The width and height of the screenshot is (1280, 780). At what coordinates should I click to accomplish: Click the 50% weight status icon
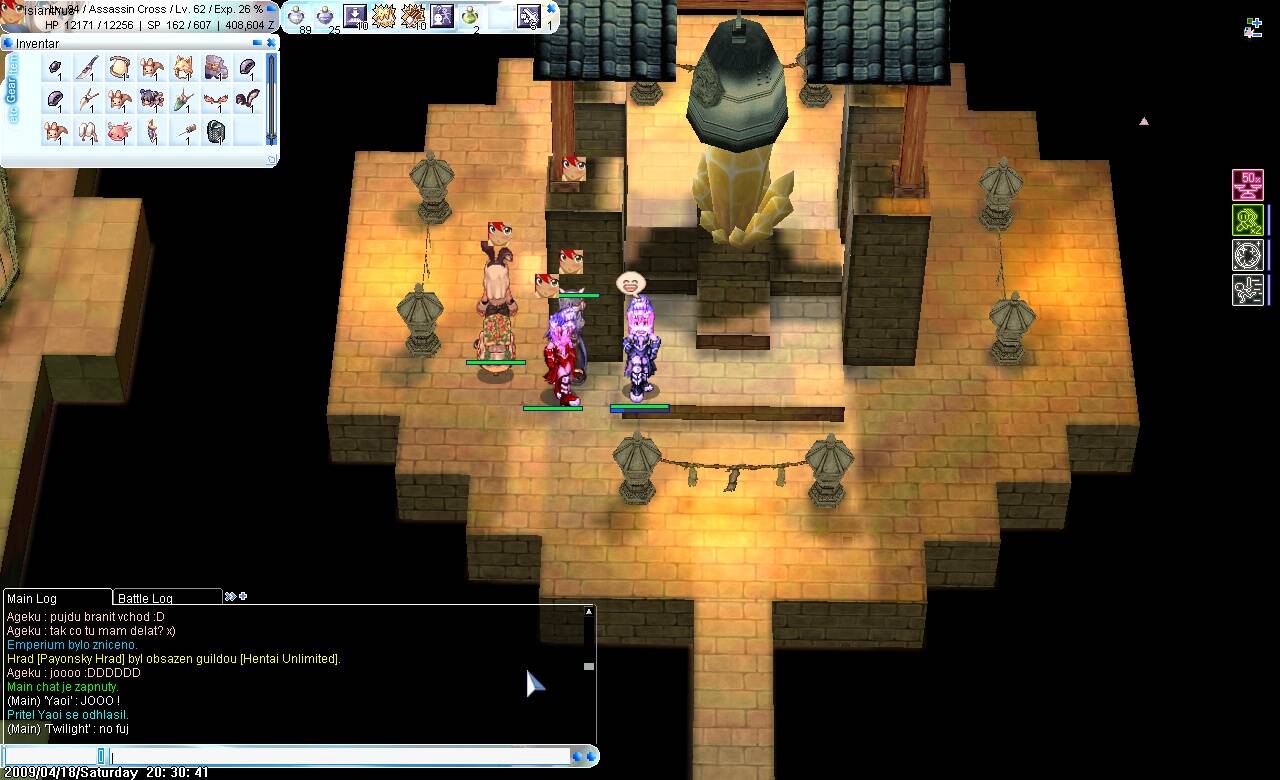coord(1247,185)
